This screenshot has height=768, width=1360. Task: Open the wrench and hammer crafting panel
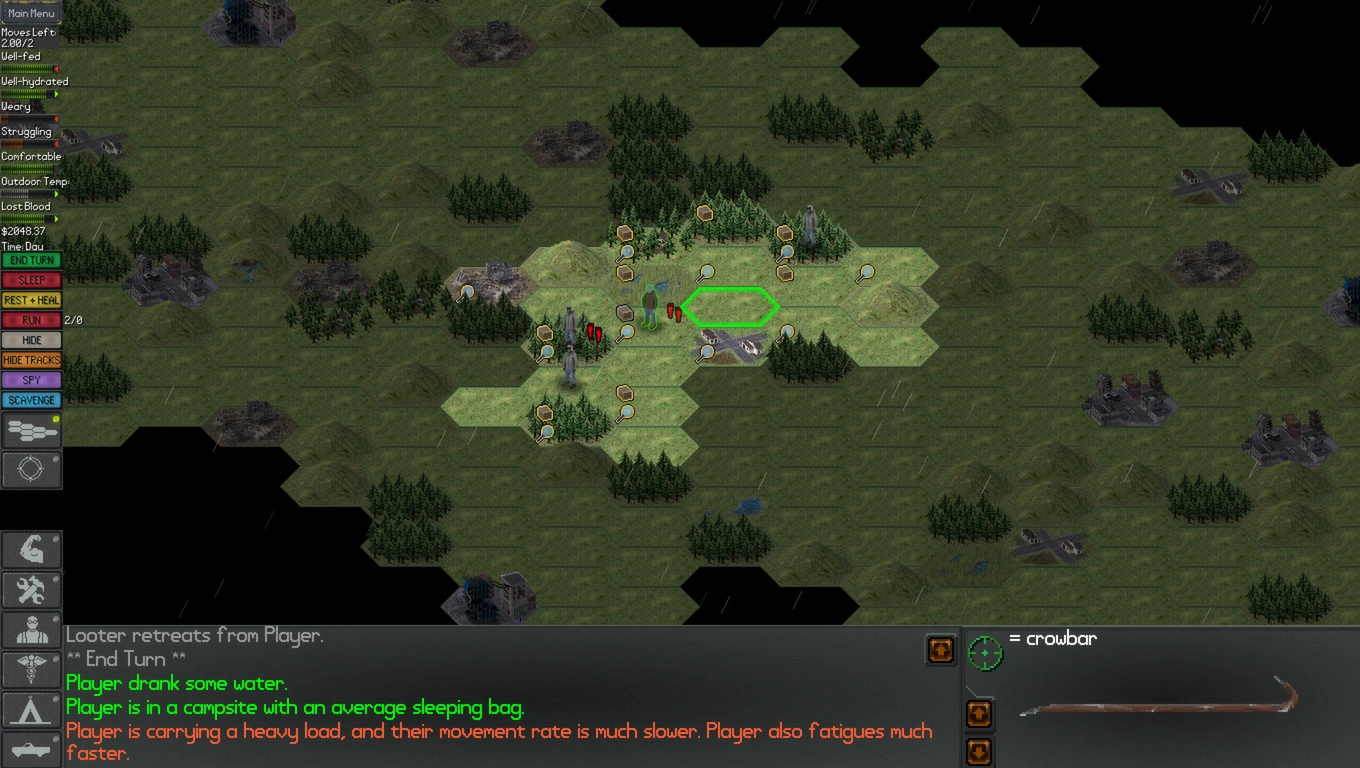[x=31, y=590]
